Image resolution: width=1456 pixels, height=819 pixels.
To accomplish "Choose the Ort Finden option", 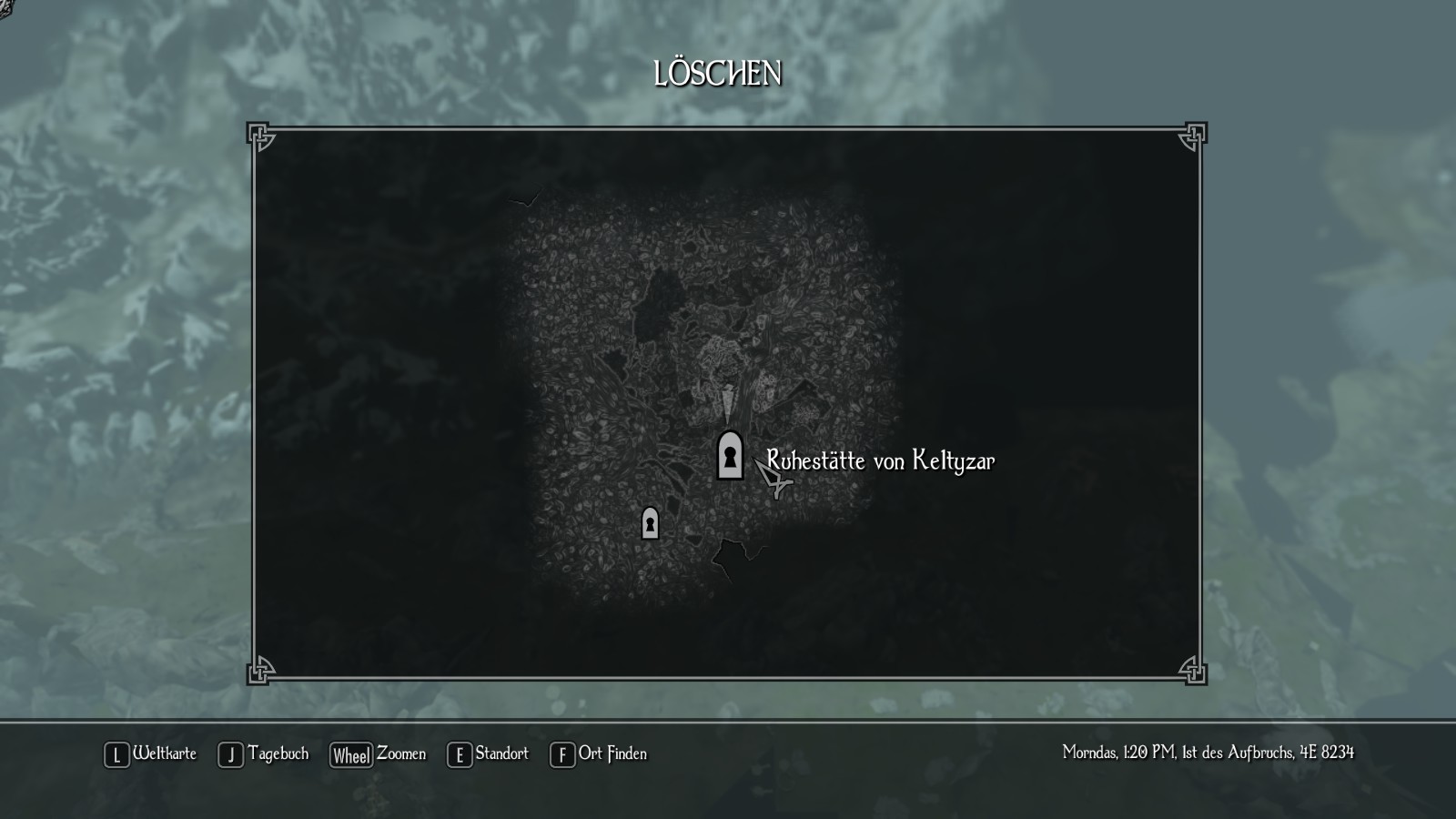I will point(599,754).
